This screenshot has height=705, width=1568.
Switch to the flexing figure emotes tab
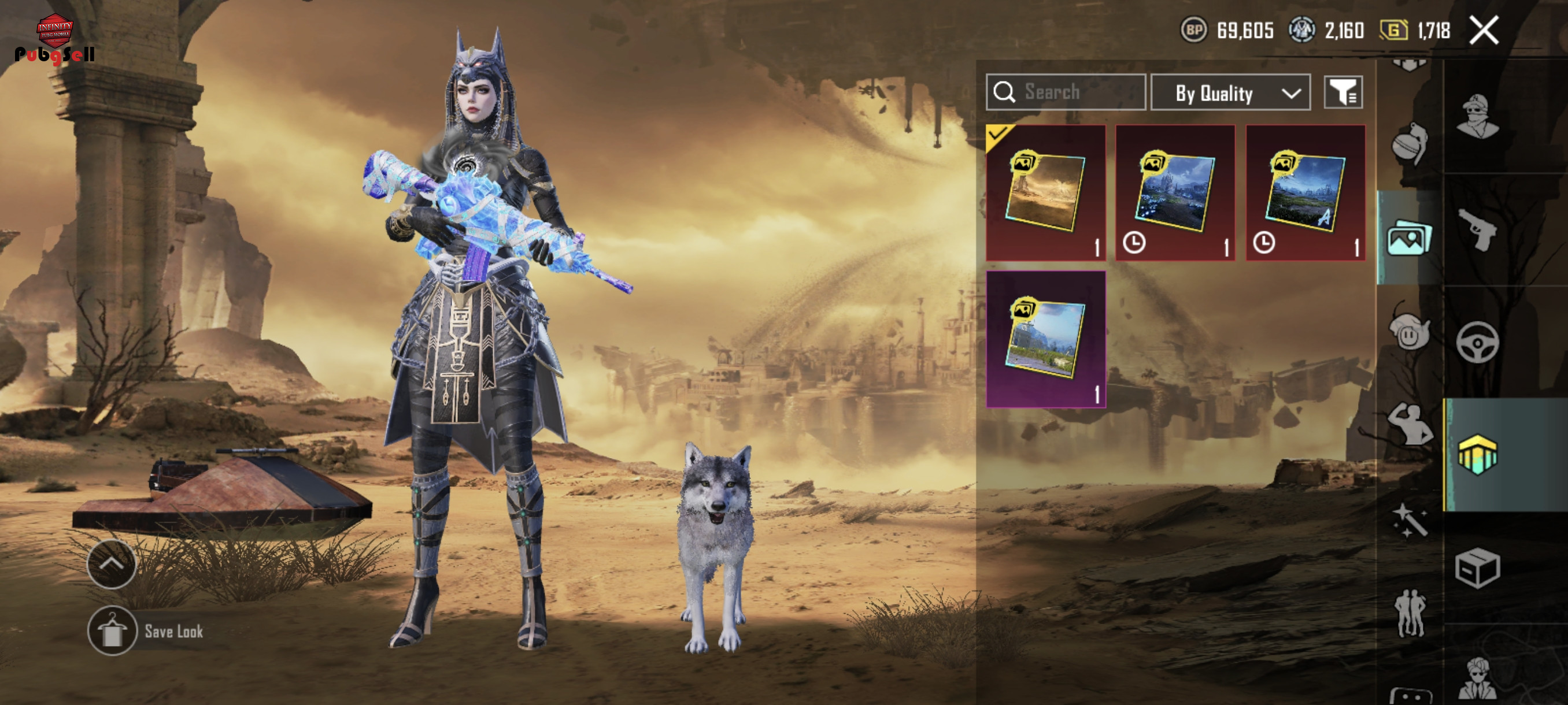coord(1410,424)
